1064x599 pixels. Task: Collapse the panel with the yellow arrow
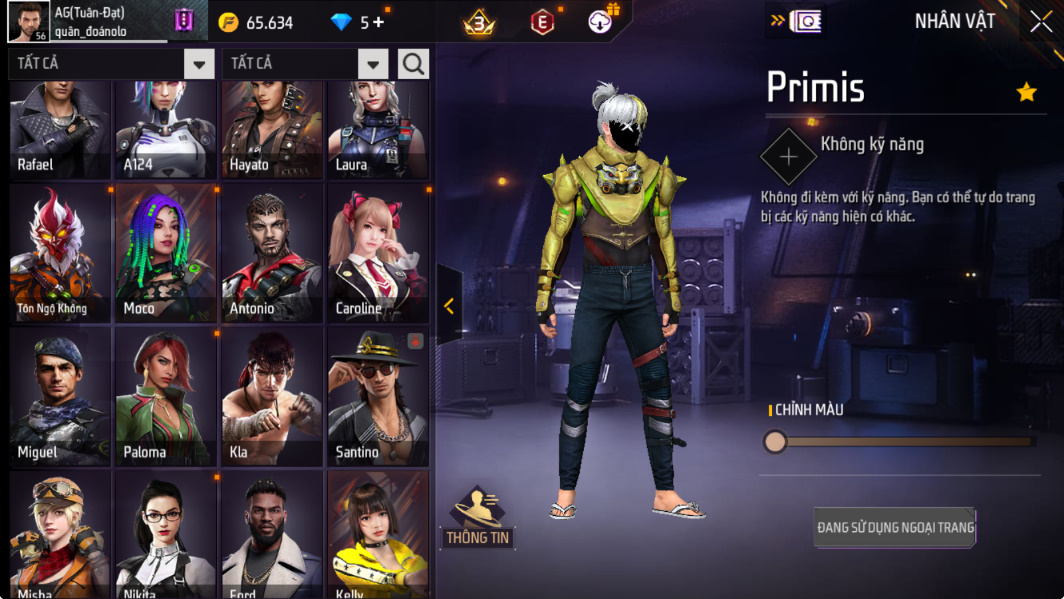(449, 306)
